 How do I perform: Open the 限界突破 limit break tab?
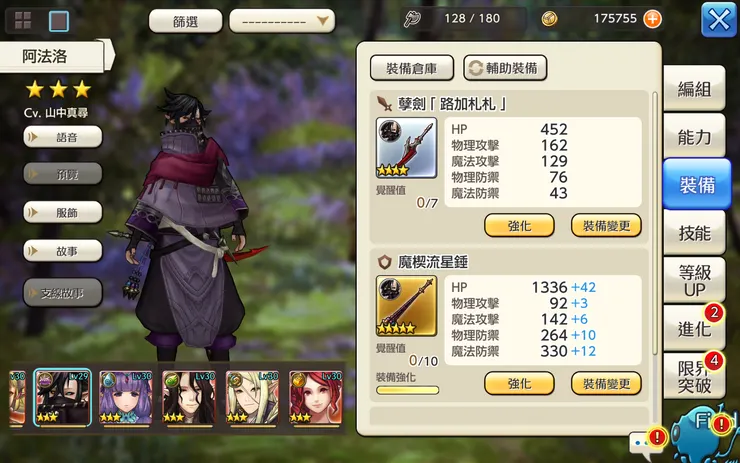[x=694, y=376]
